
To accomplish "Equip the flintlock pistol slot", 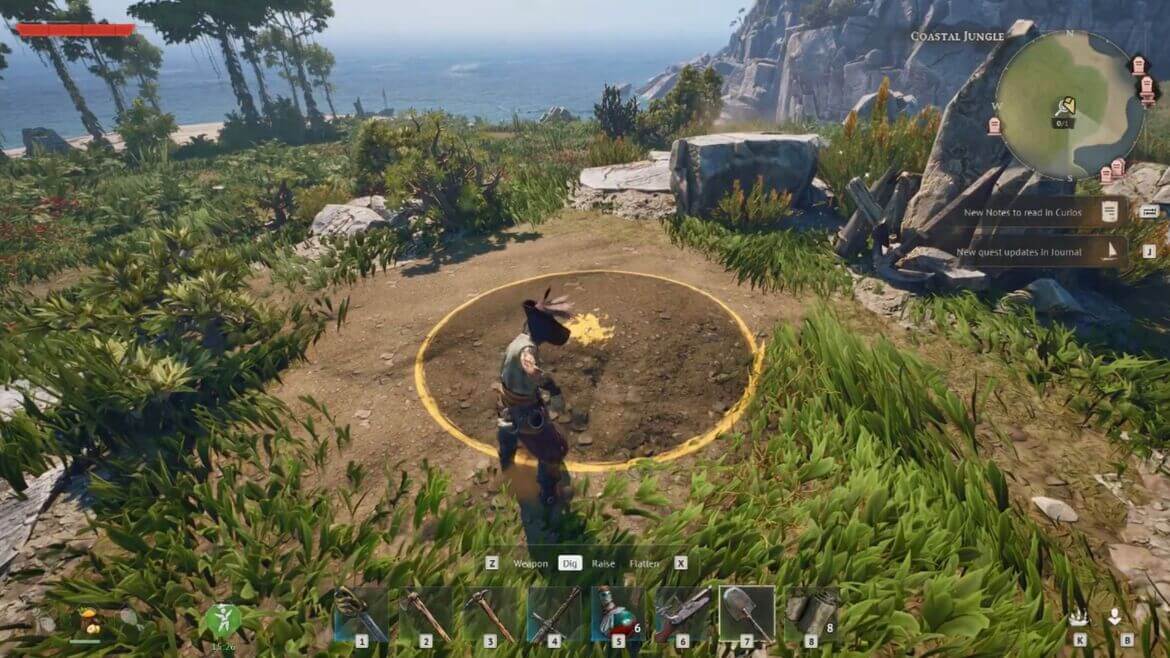I will coord(682,612).
